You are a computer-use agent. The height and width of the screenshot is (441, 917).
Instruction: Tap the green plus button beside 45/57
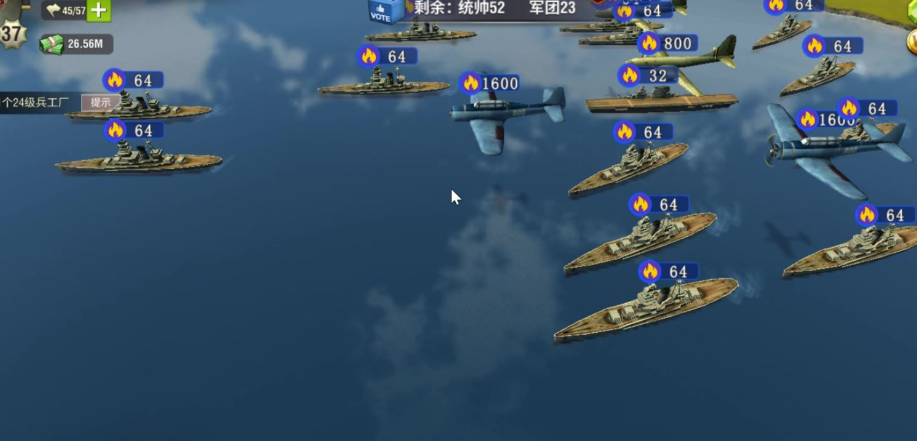(x=99, y=11)
